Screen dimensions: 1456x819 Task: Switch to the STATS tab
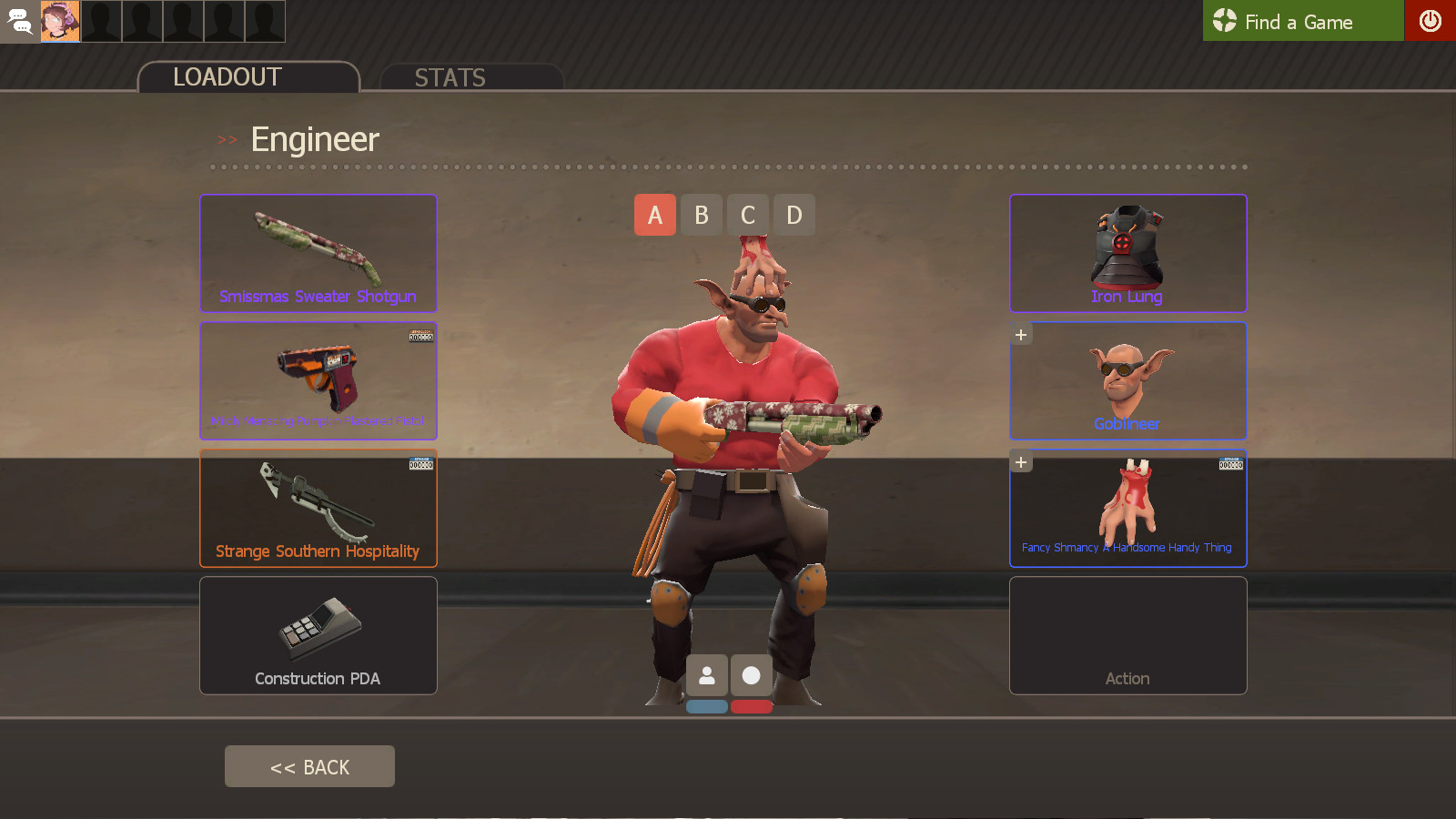tap(450, 77)
